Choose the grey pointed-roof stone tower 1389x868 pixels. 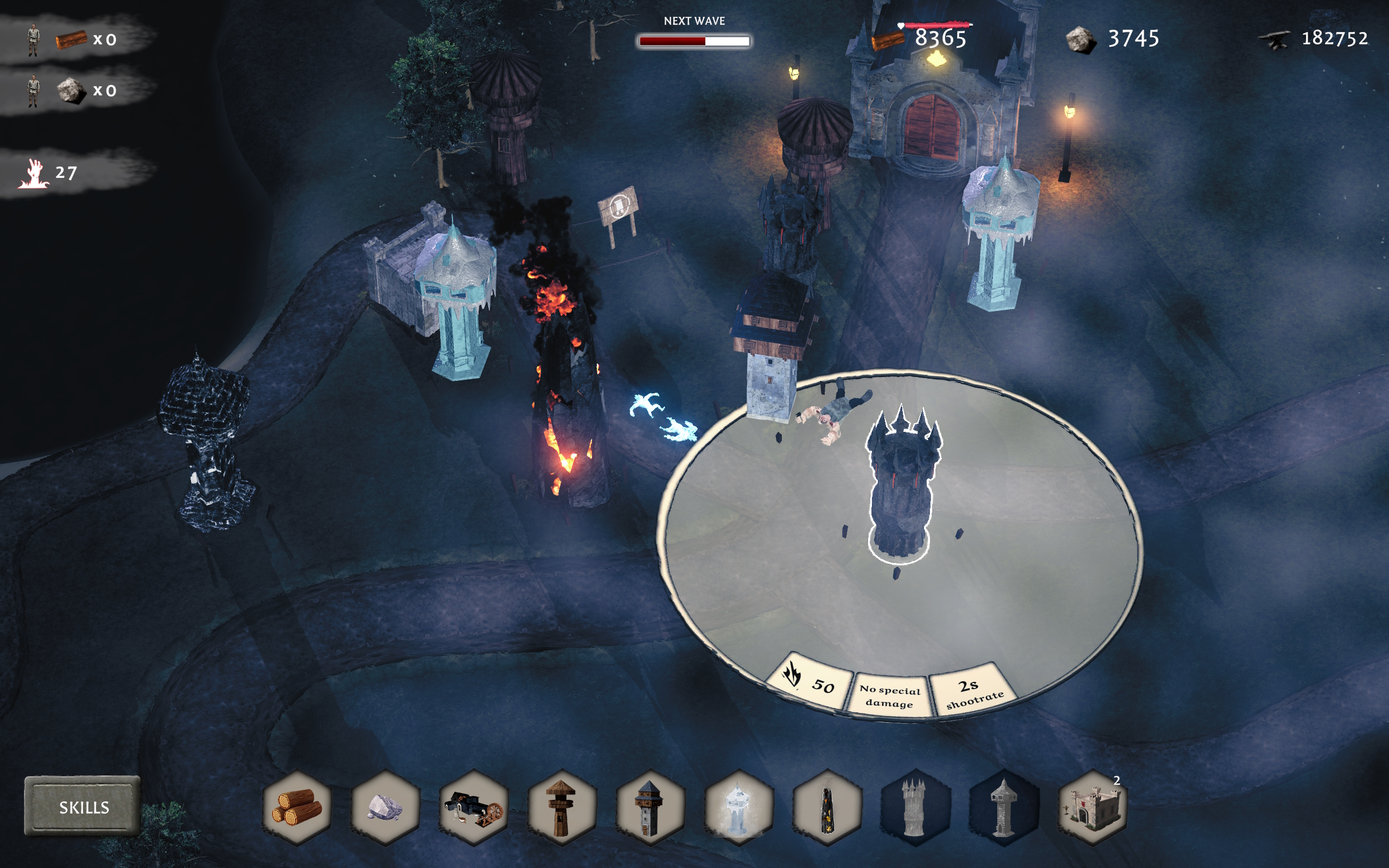click(x=1004, y=807)
